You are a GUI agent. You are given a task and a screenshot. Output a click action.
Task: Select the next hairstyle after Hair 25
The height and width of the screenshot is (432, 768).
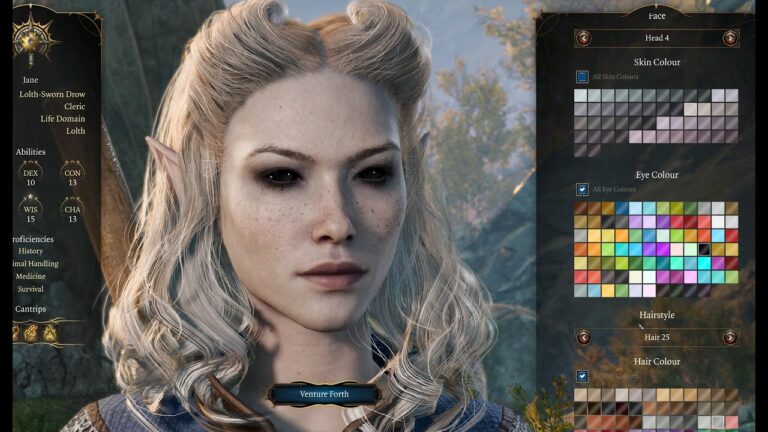(x=730, y=337)
